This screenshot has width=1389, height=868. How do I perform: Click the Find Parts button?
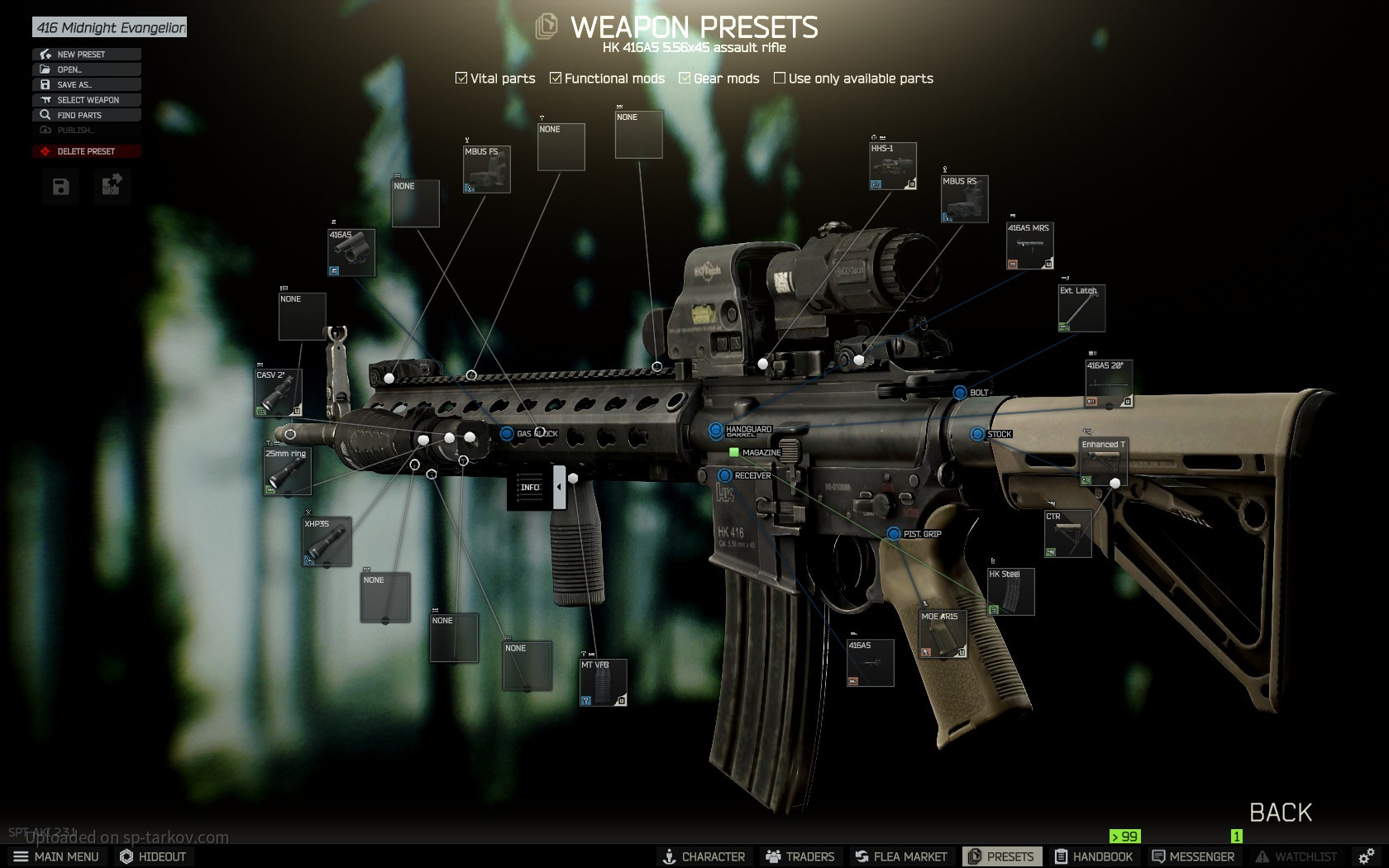tap(86, 116)
